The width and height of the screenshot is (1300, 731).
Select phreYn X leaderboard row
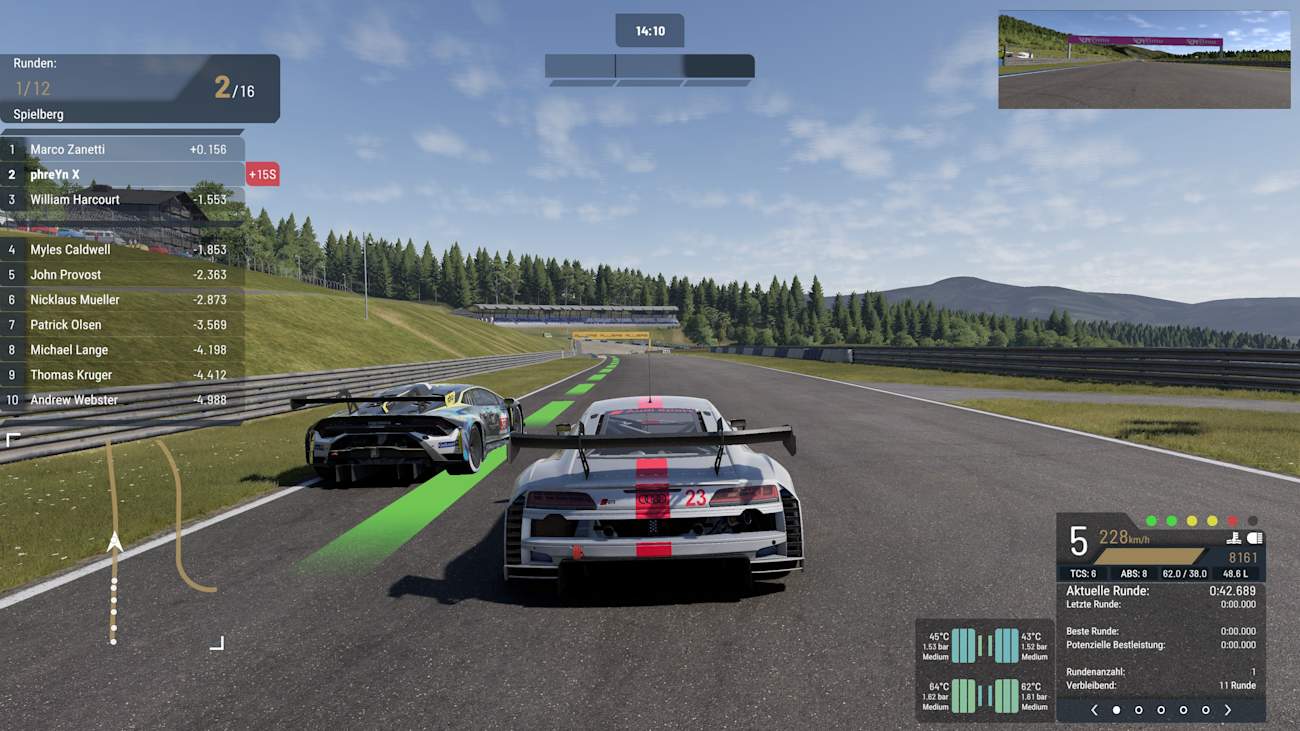pyautogui.click(x=122, y=174)
